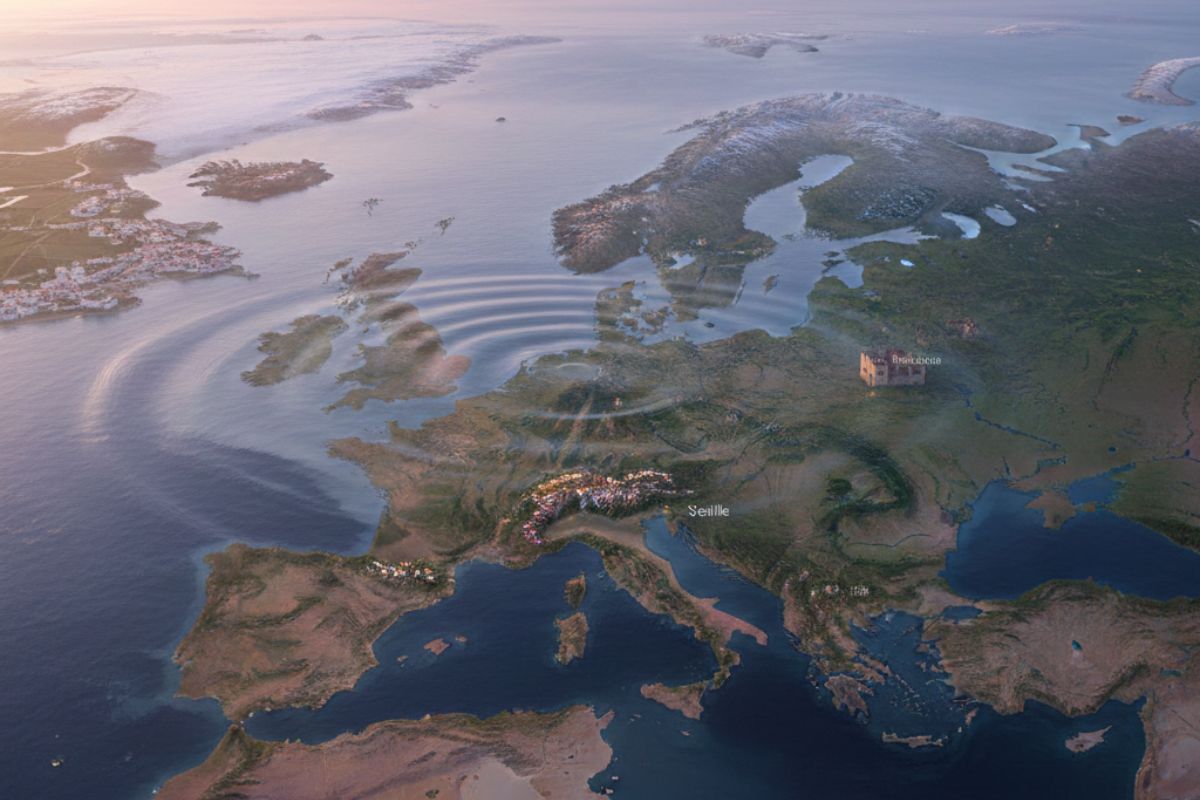This screenshot has width=1200, height=800.
Task: Select the Seville city label
Action: click(x=708, y=511)
